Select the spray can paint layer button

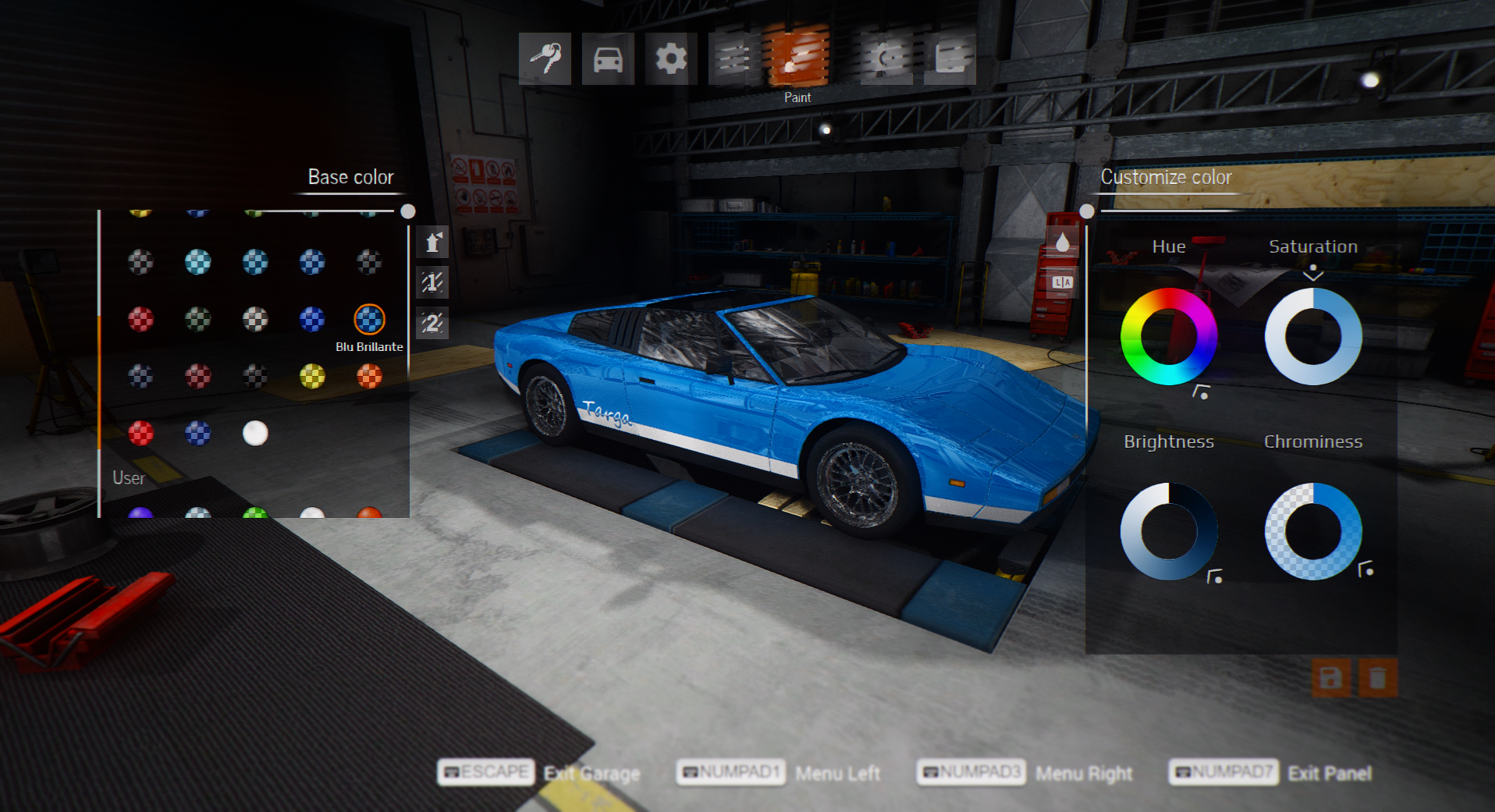point(432,243)
